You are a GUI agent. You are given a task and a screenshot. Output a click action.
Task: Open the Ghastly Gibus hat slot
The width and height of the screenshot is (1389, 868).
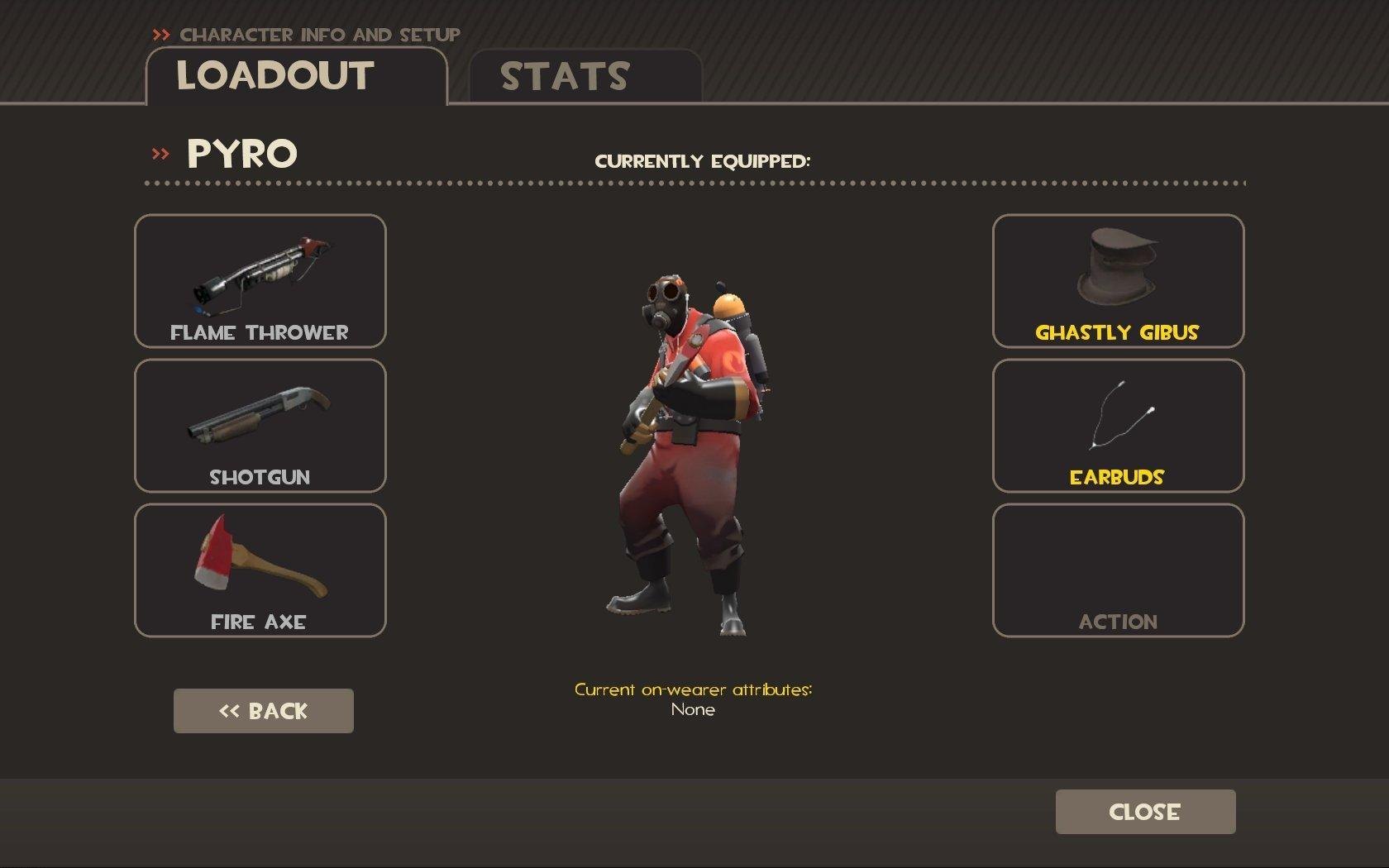(x=1118, y=281)
